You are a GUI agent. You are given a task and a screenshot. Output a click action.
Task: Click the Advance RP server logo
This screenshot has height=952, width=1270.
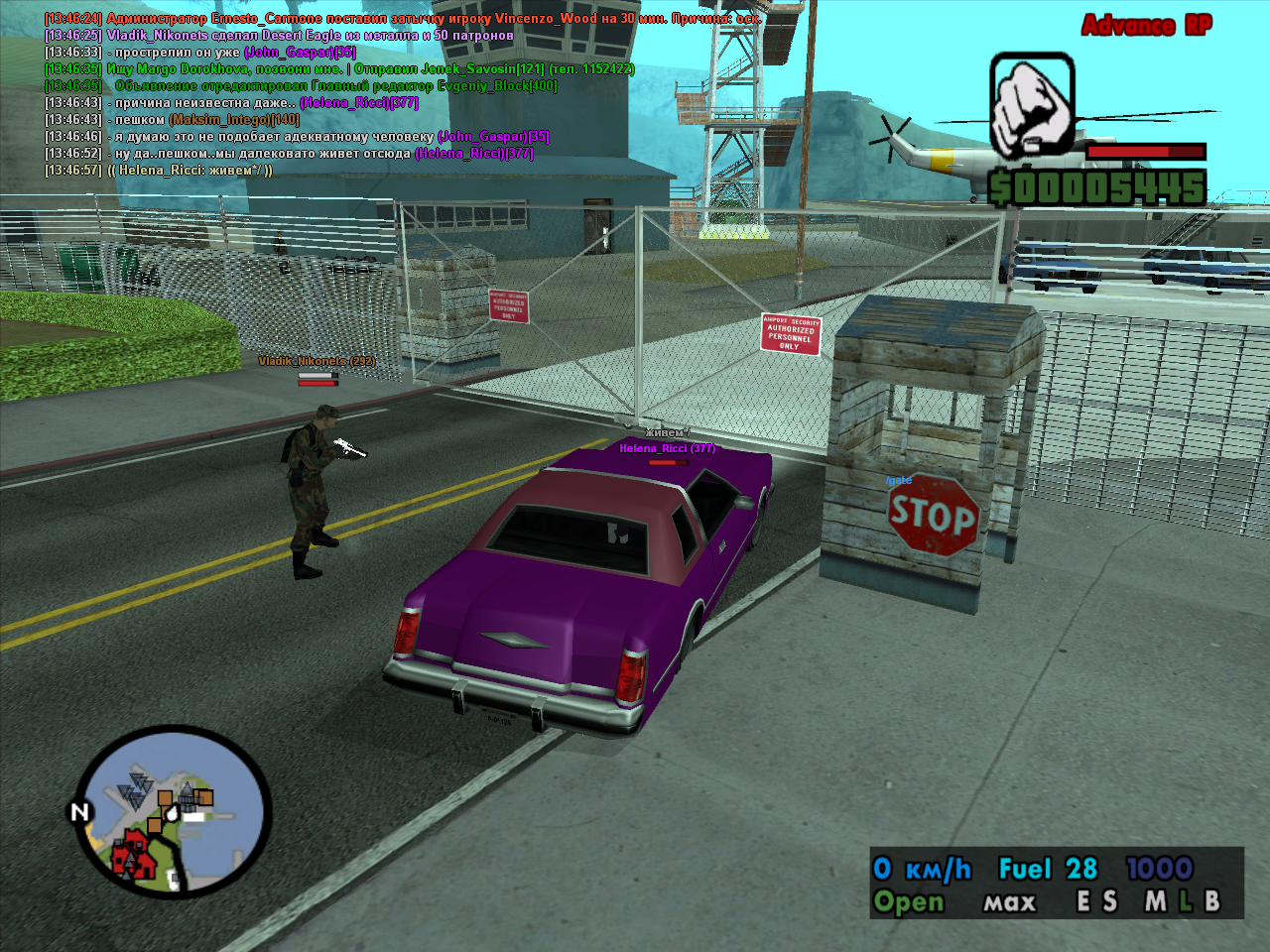[x=1146, y=26]
